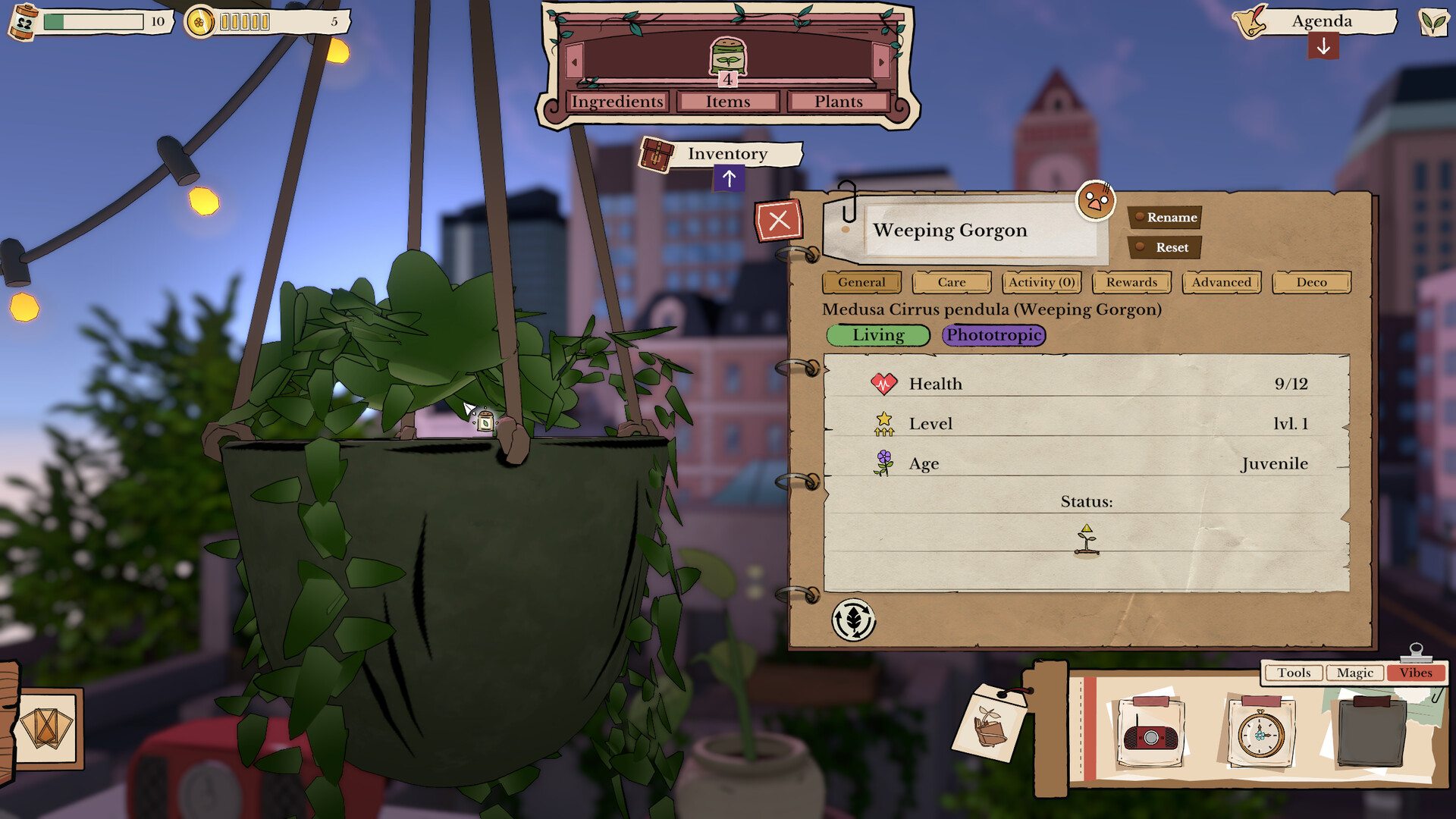Rename the Weeping Gorgon plant
The height and width of the screenshot is (819, 1456).
pos(1166,218)
